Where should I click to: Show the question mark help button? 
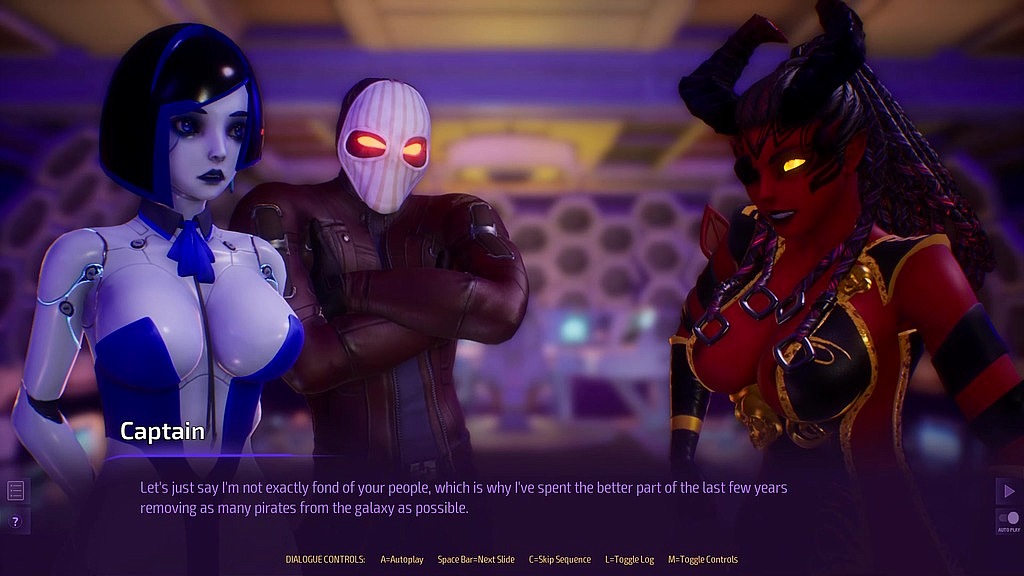coord(15,521)
